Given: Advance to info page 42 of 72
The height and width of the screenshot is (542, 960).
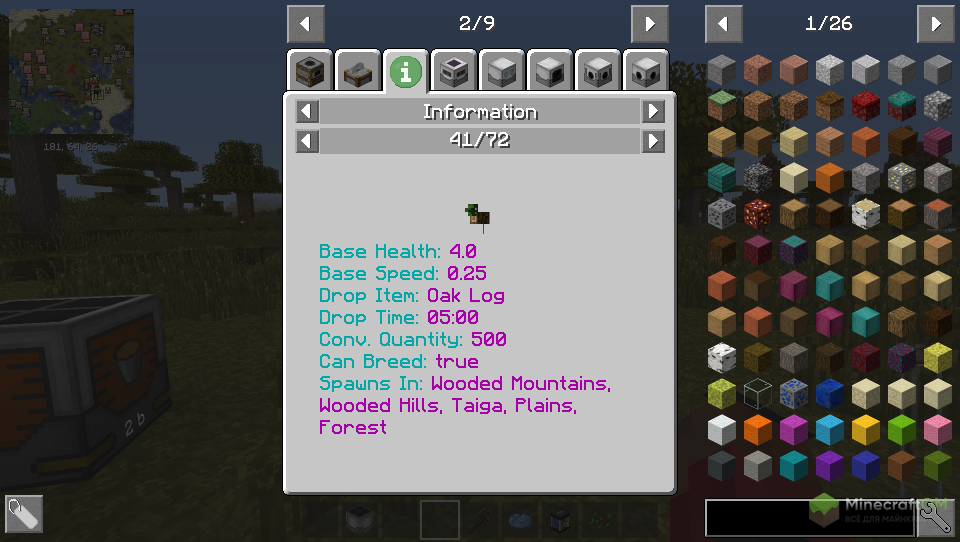Looking at the screenshot, I should [x=653, y=141].
